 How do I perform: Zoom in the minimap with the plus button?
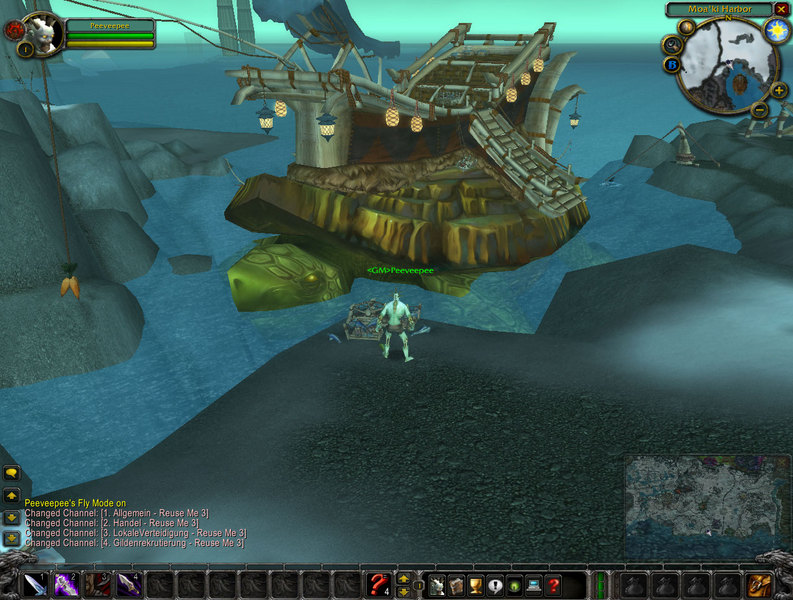click(x=779, y=90)
